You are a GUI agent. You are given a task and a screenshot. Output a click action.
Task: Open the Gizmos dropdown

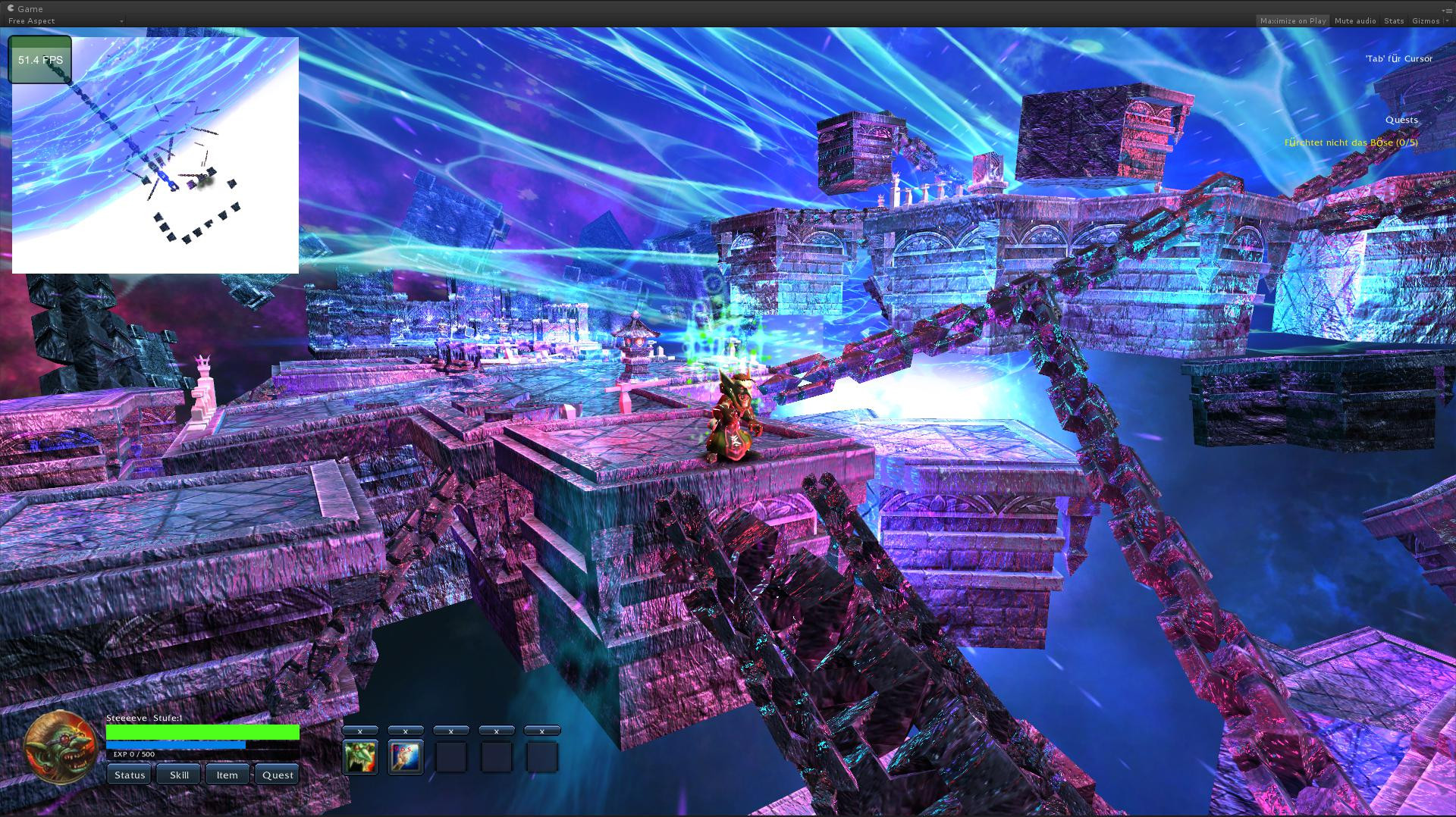pos(1429,21)
